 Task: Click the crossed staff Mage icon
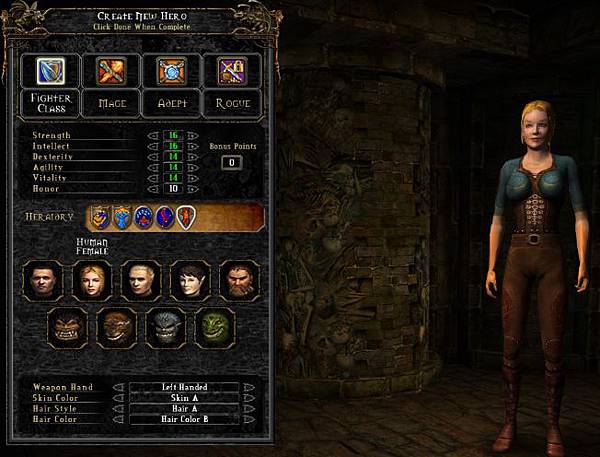click(109, 69)
